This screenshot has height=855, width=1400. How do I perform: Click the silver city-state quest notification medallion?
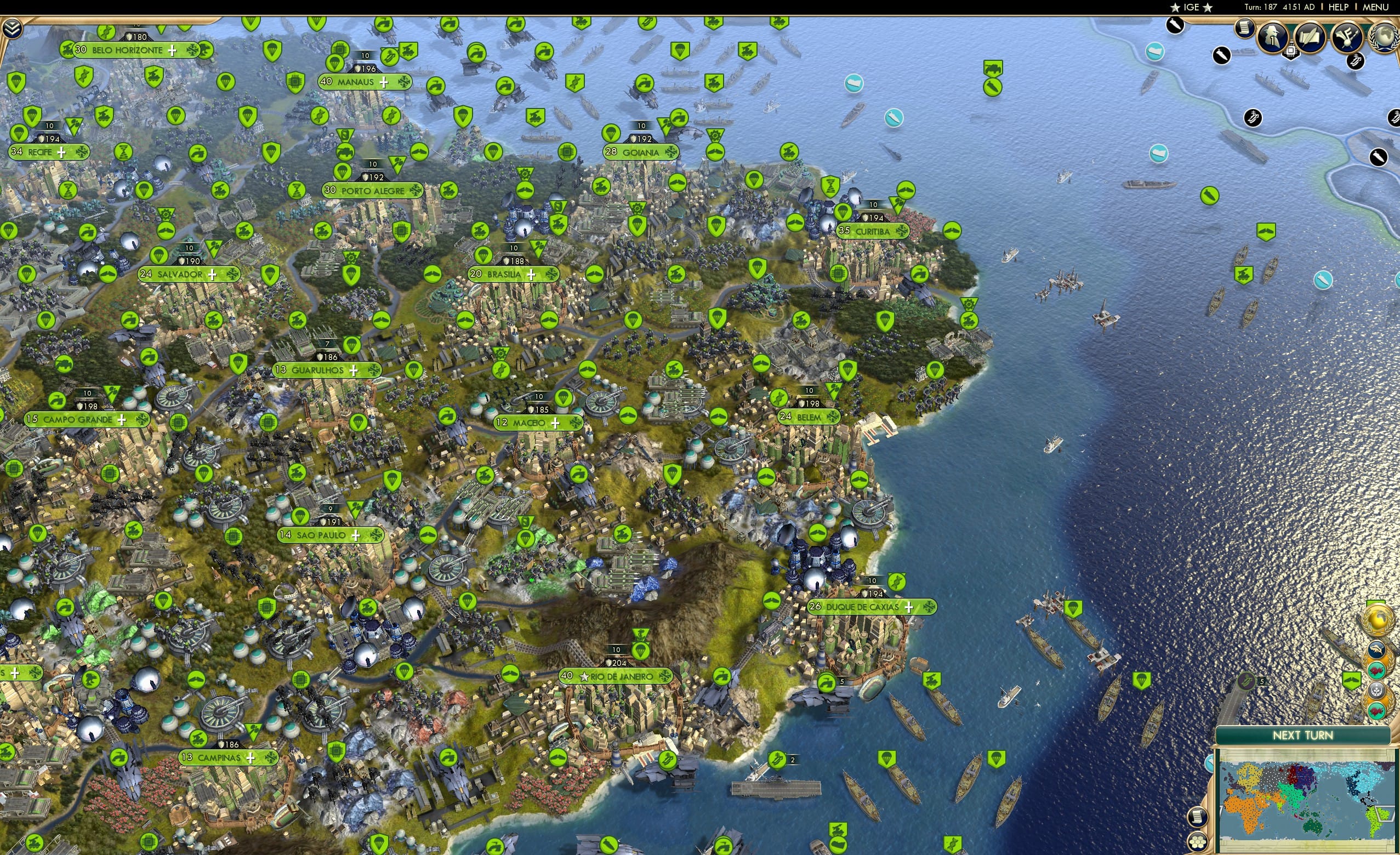pyautogui.click(x=1377, y=691)
